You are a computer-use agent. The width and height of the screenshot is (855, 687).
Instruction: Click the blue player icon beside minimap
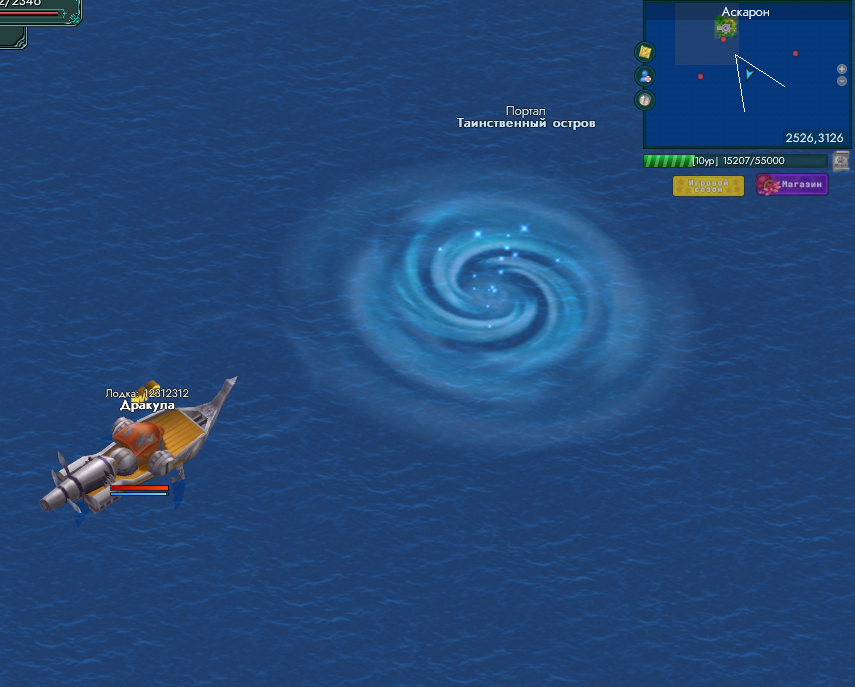click(645, 76)
